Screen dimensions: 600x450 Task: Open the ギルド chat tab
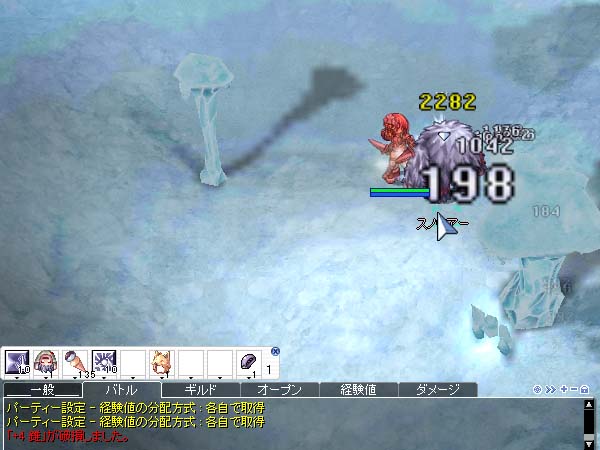coord(200,389)
